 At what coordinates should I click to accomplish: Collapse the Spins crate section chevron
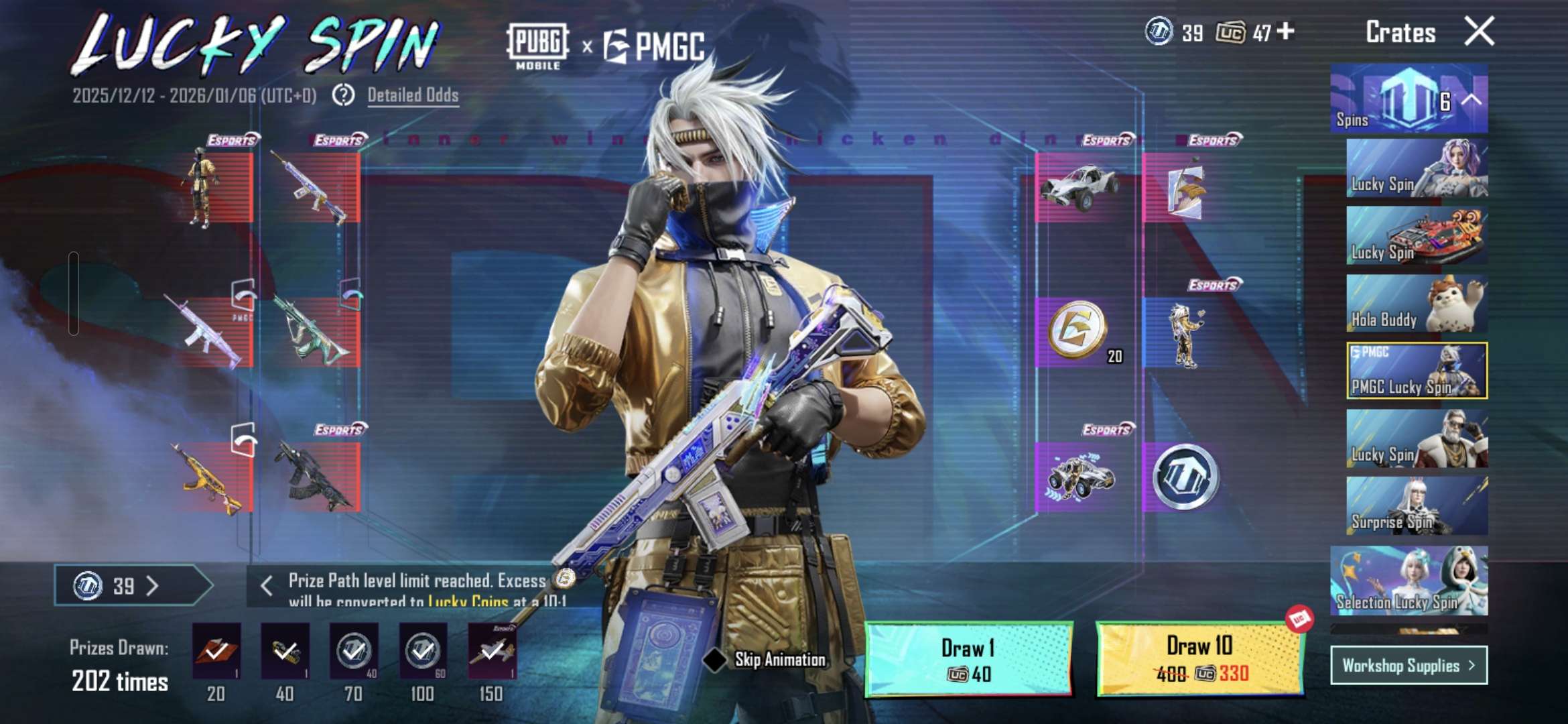pyautogui.click(x=1470, y=100)
